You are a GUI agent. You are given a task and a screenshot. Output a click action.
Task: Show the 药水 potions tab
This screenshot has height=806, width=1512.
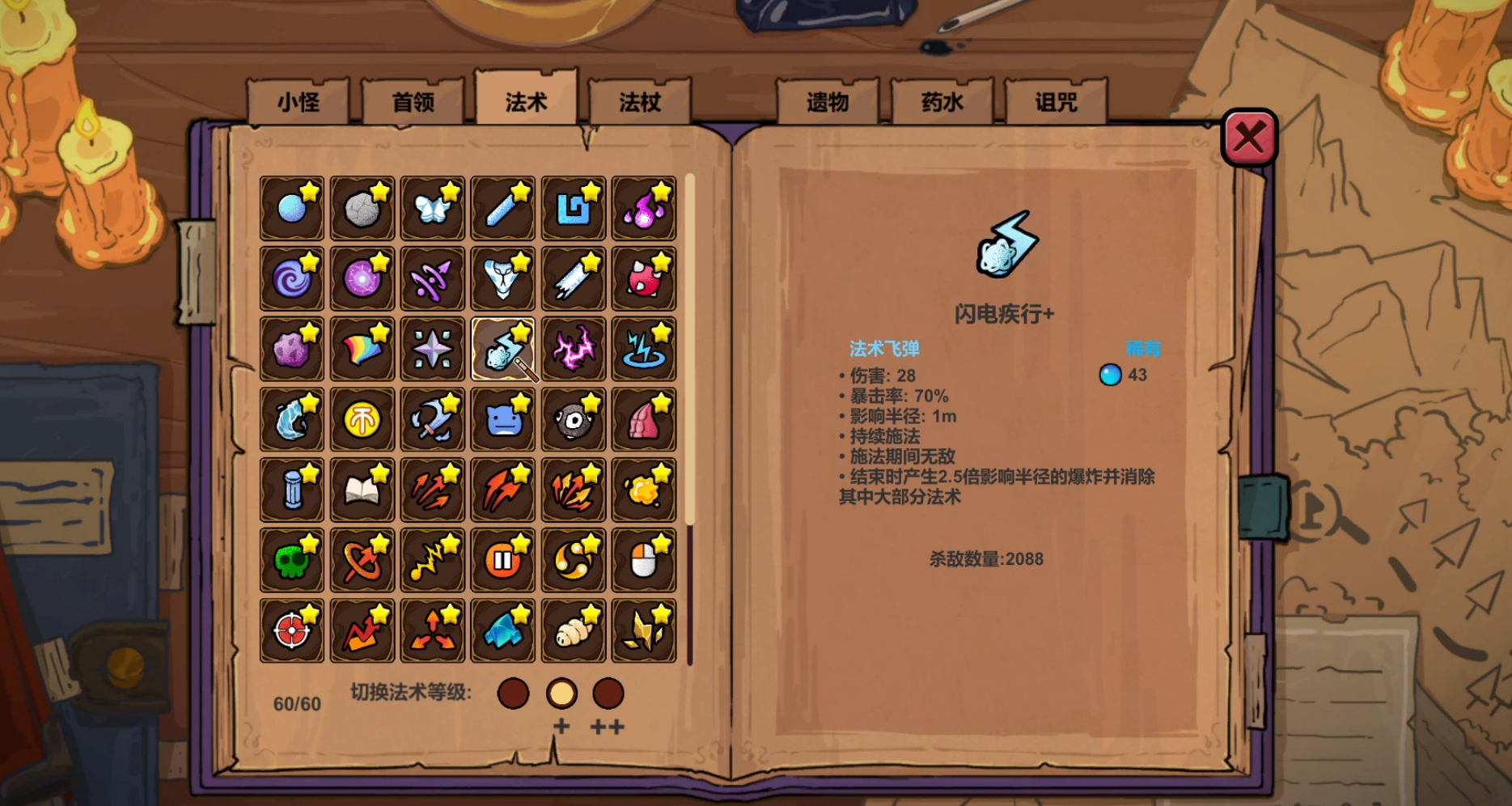point(942,102)
